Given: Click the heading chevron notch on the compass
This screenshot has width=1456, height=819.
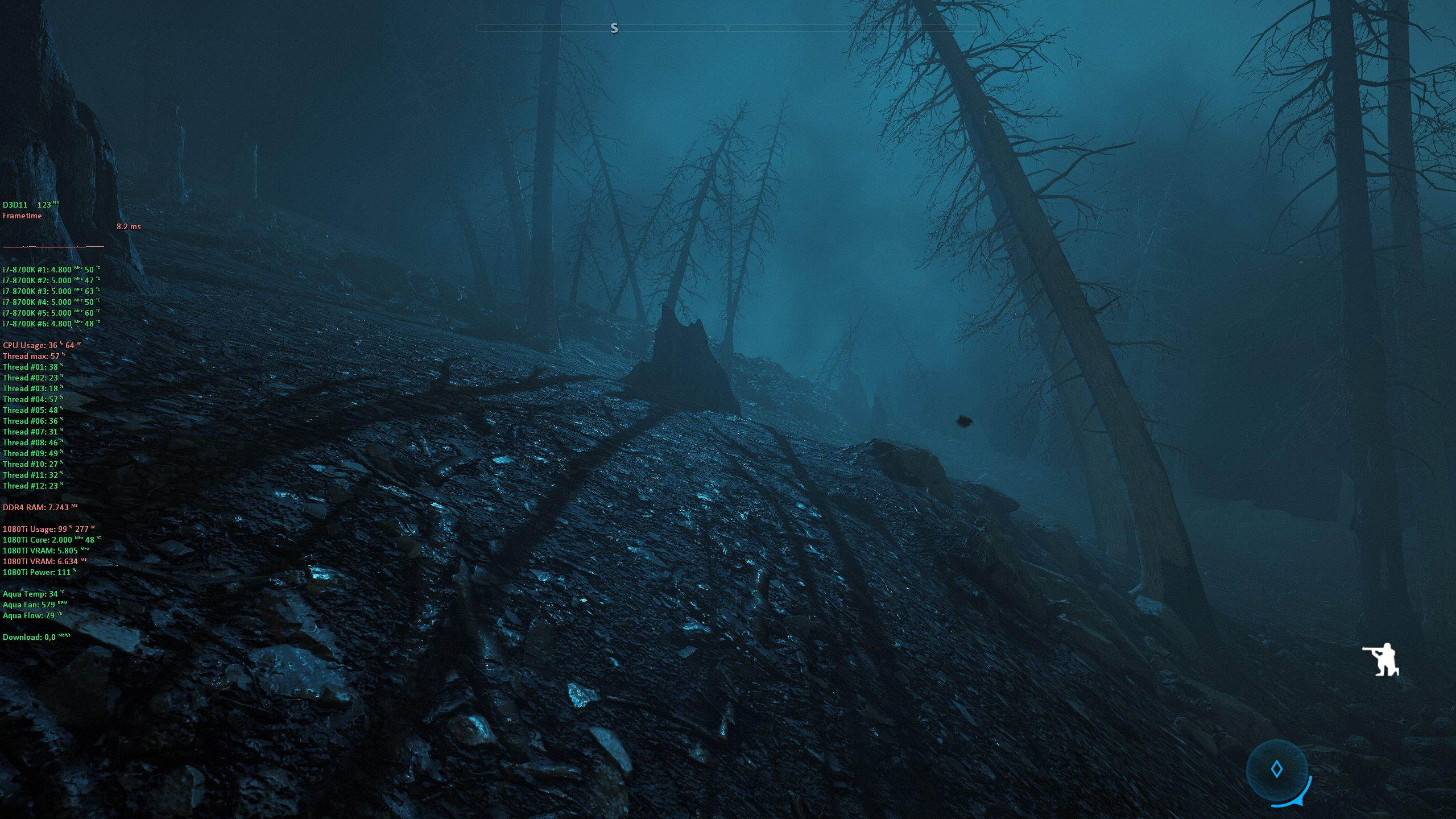Looking at the screenshot, I should click(x=728, y=27).
